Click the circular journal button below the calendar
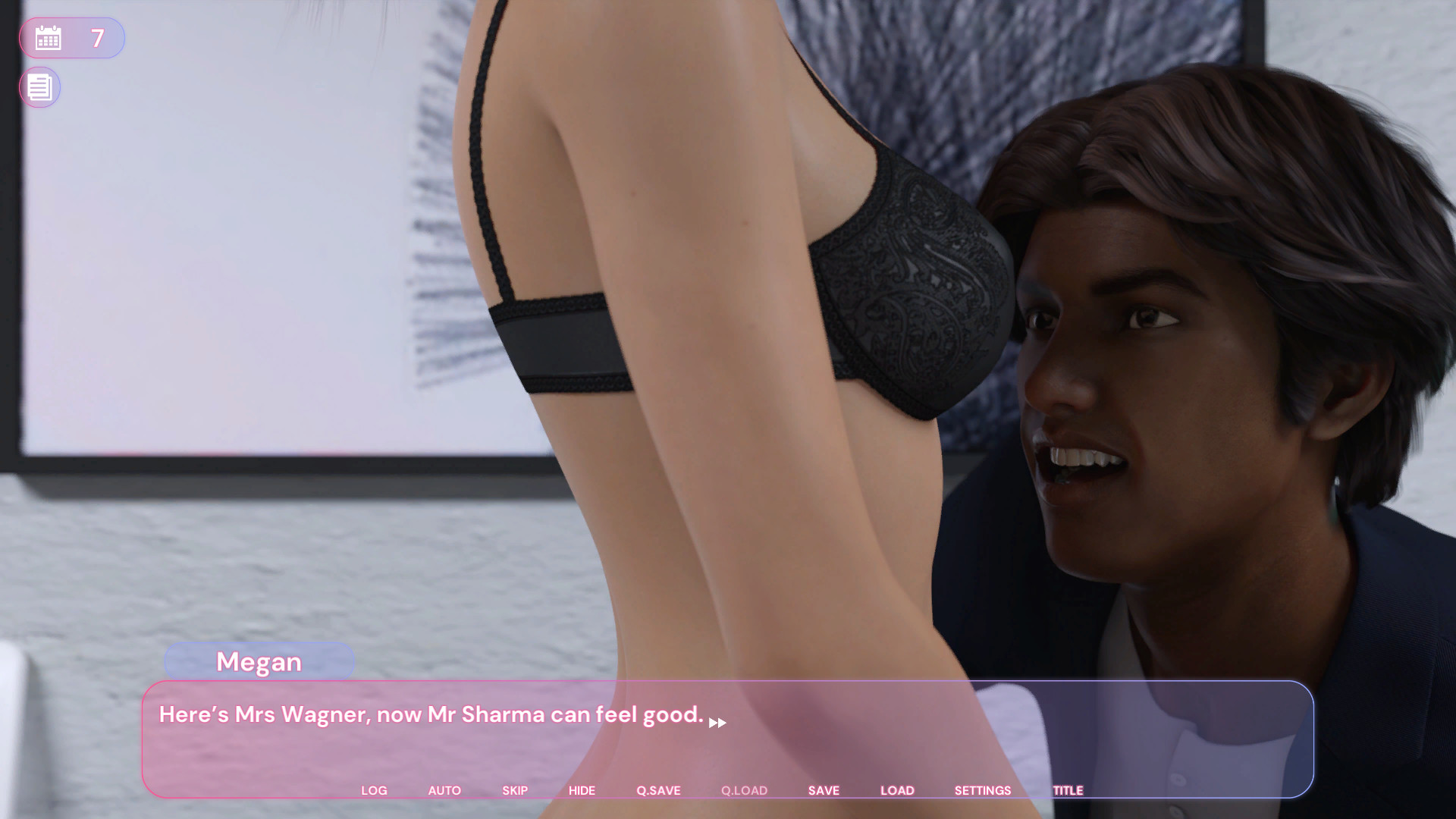The image size is (1456, 819). tap(39, 87)
